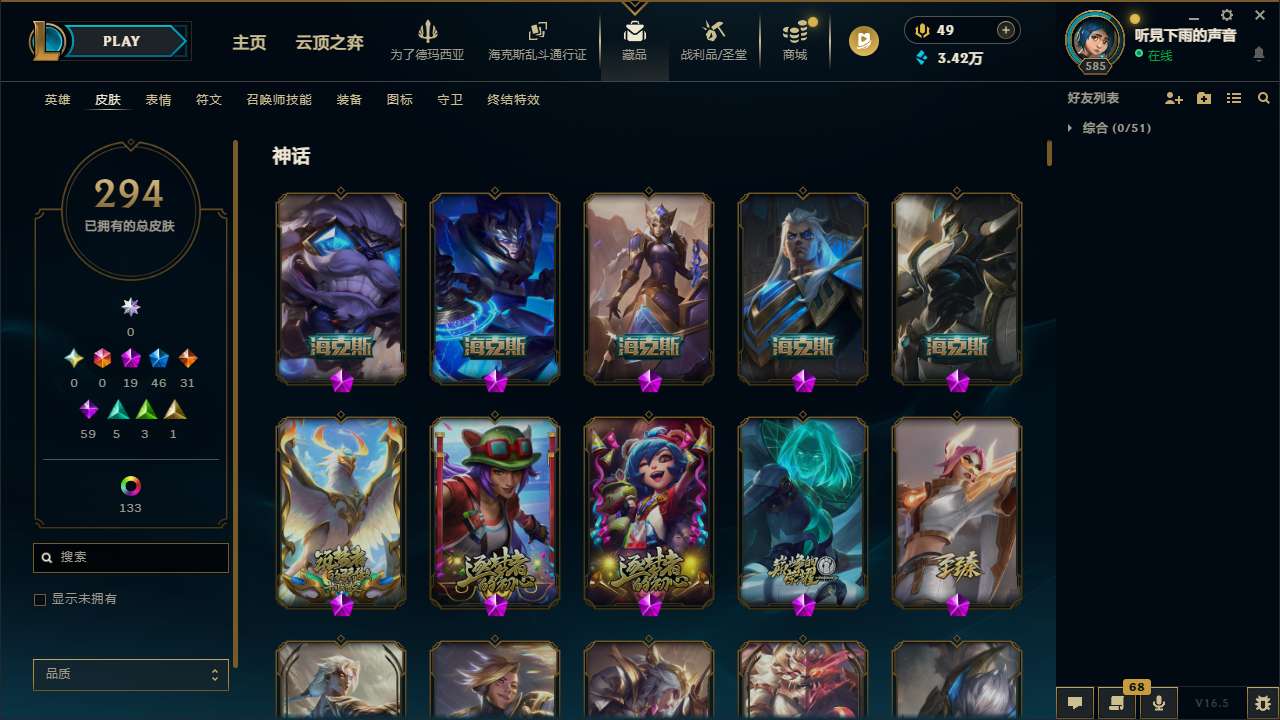
Task: Select the add friend icon
Action: click(x=1174, y=98)
